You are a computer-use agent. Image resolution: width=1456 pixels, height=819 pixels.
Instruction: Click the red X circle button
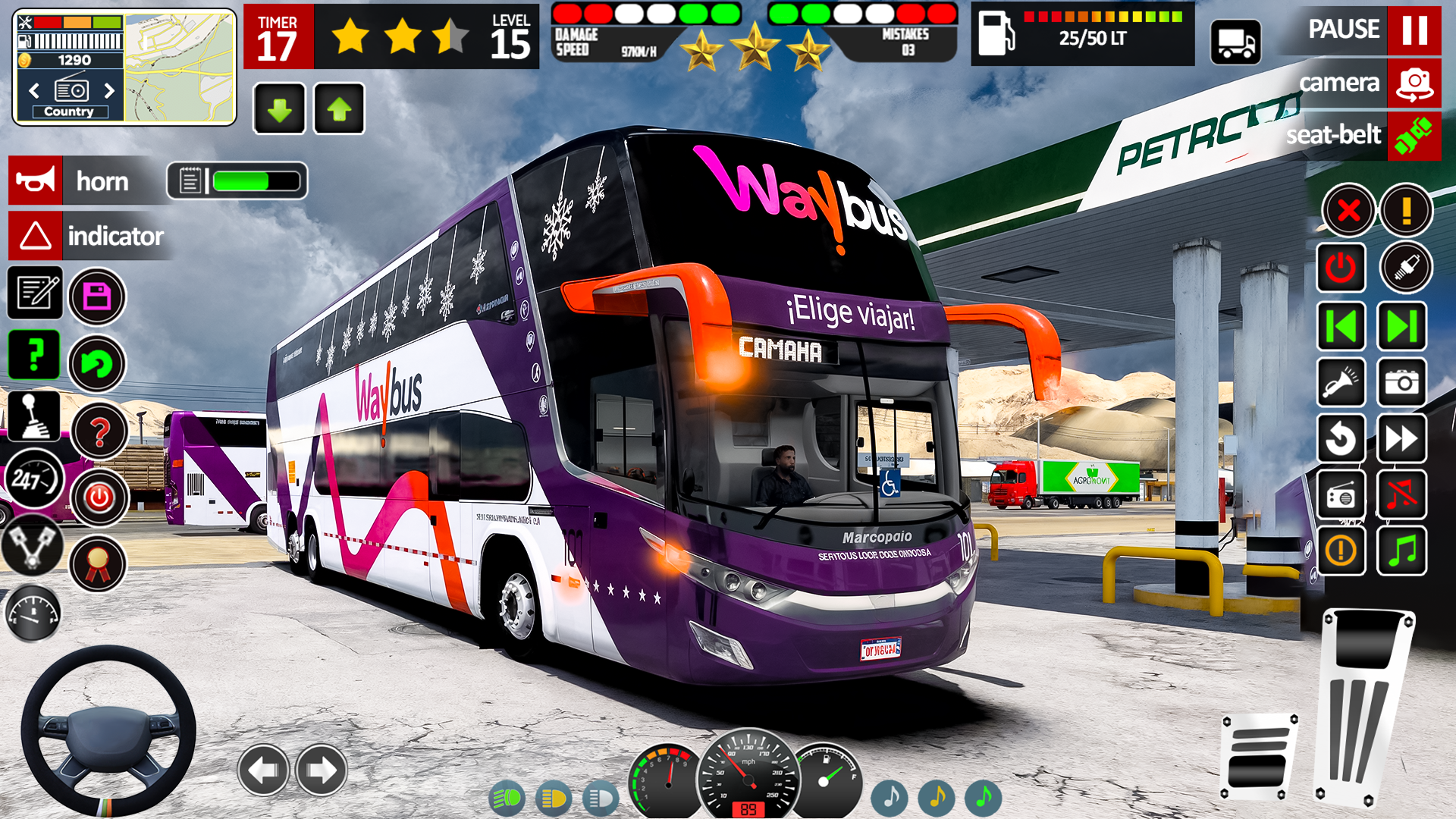pyautogui.click(x=1348, y=210)
